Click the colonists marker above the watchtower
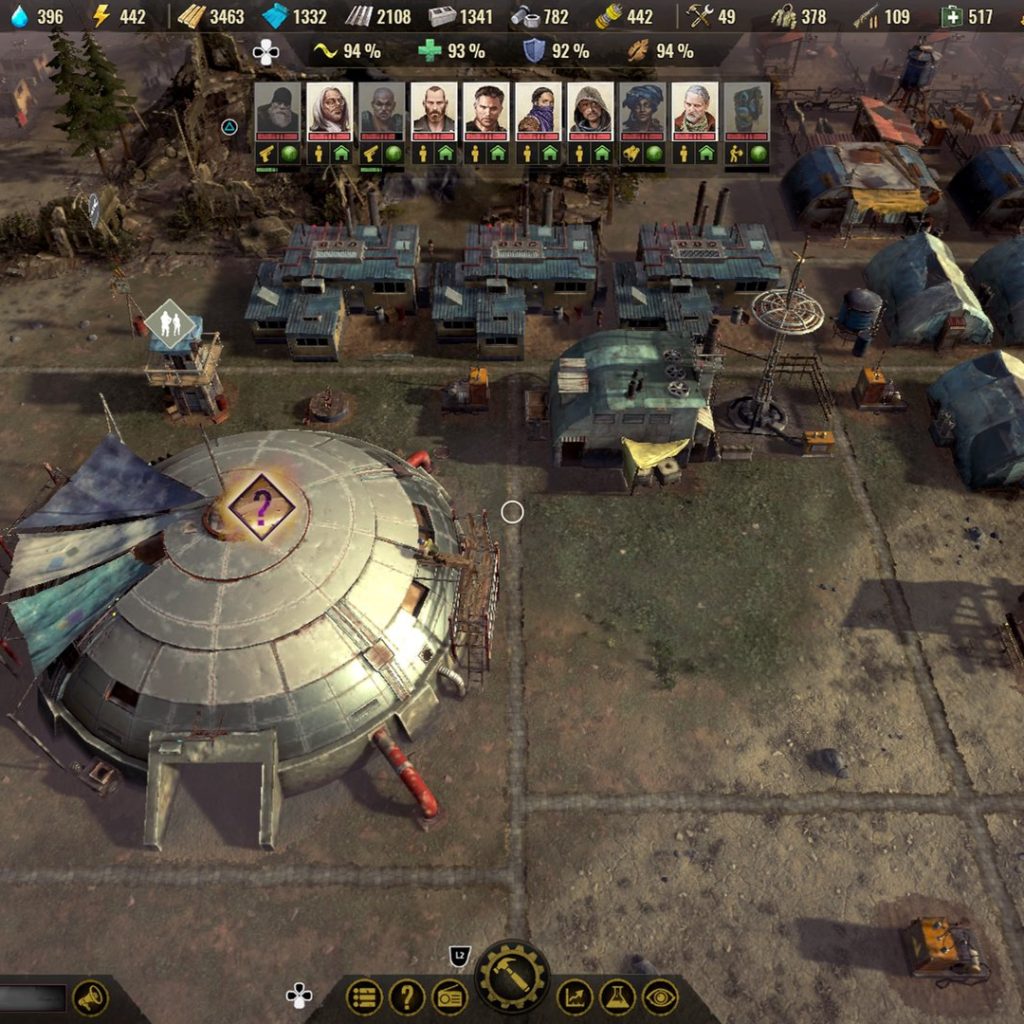The height and width of the screenshot is (1024, 1024). 168,322
